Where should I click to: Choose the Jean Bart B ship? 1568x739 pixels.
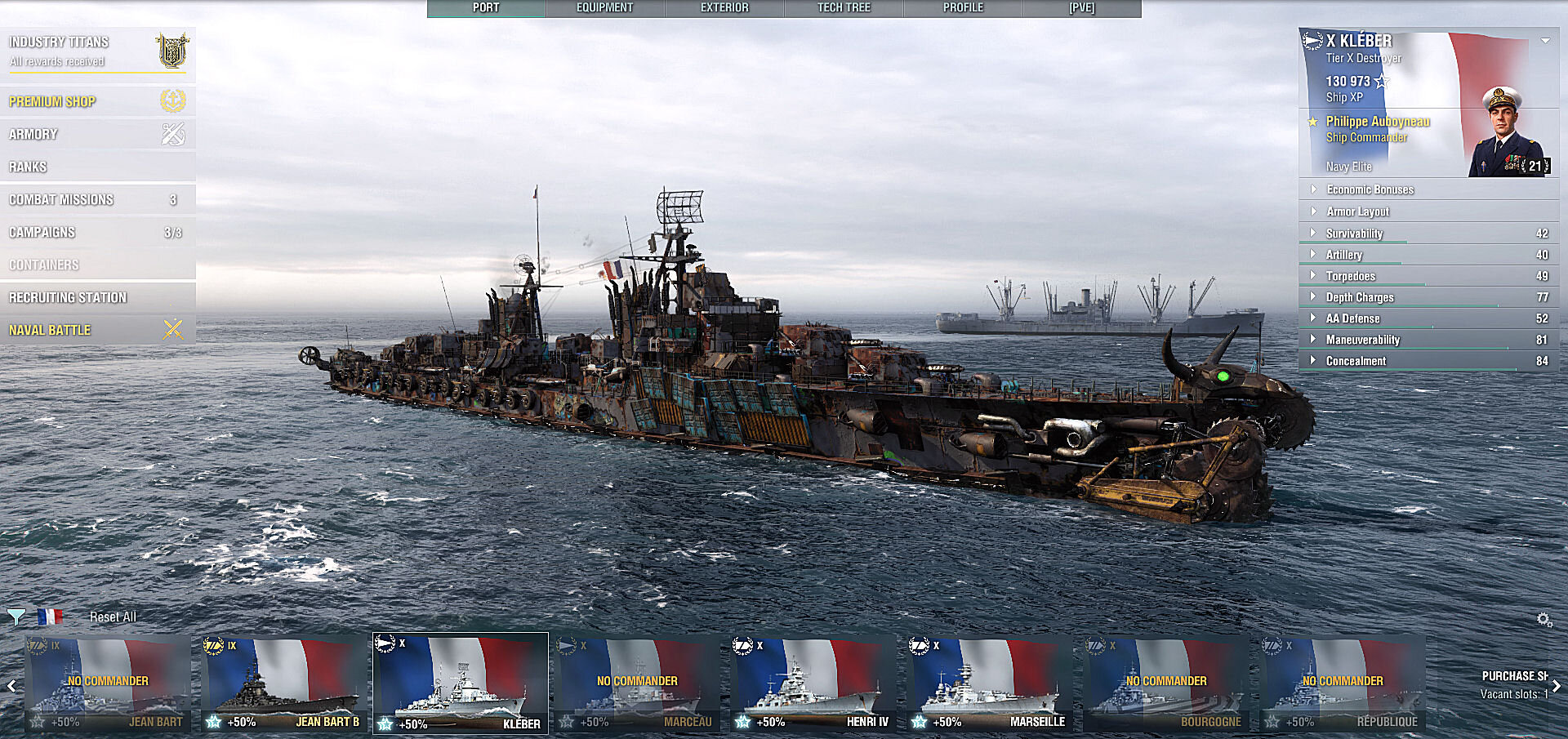tap(284, 684)
